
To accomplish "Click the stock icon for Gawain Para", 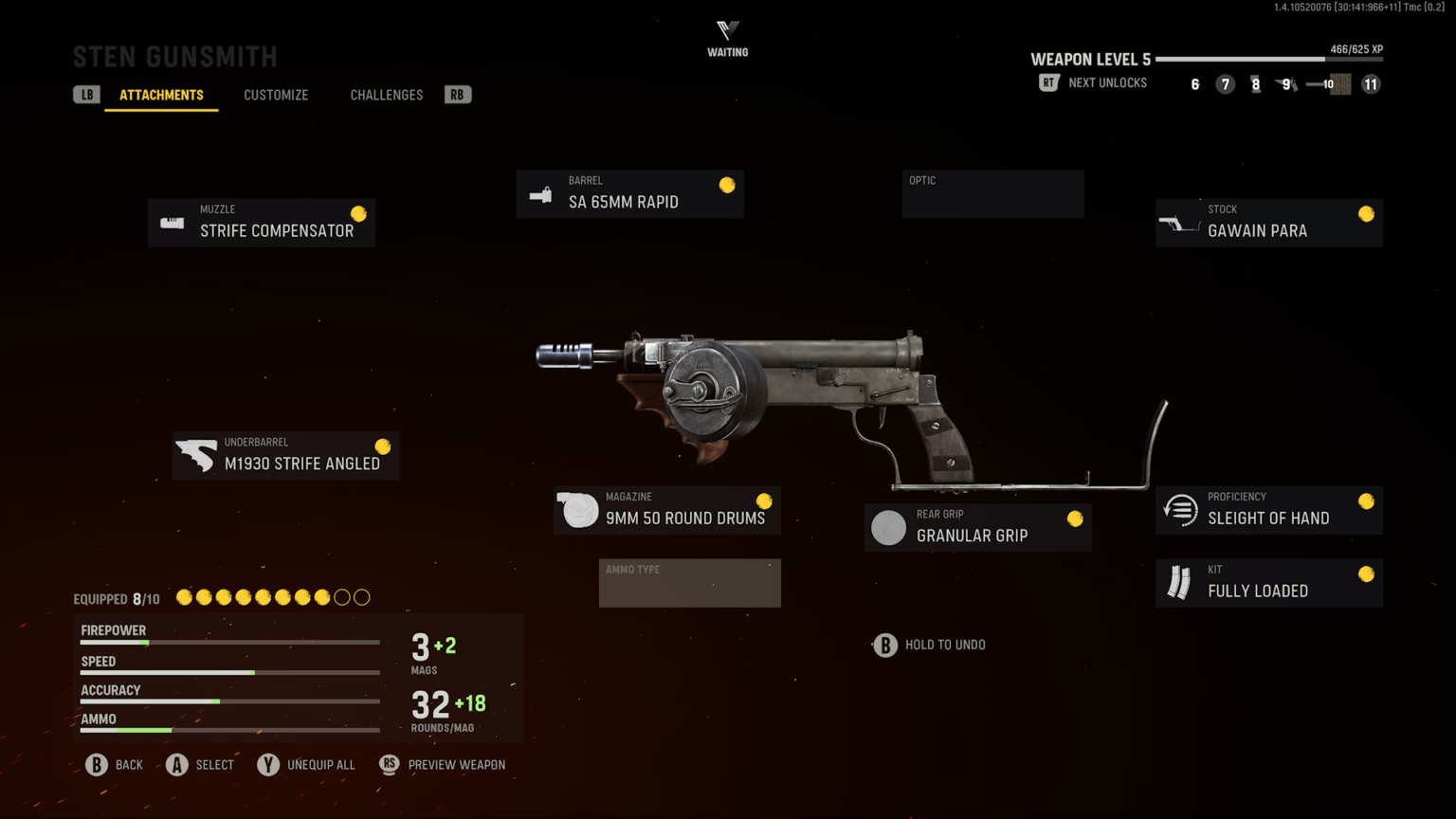I will tap(1180, 222).
